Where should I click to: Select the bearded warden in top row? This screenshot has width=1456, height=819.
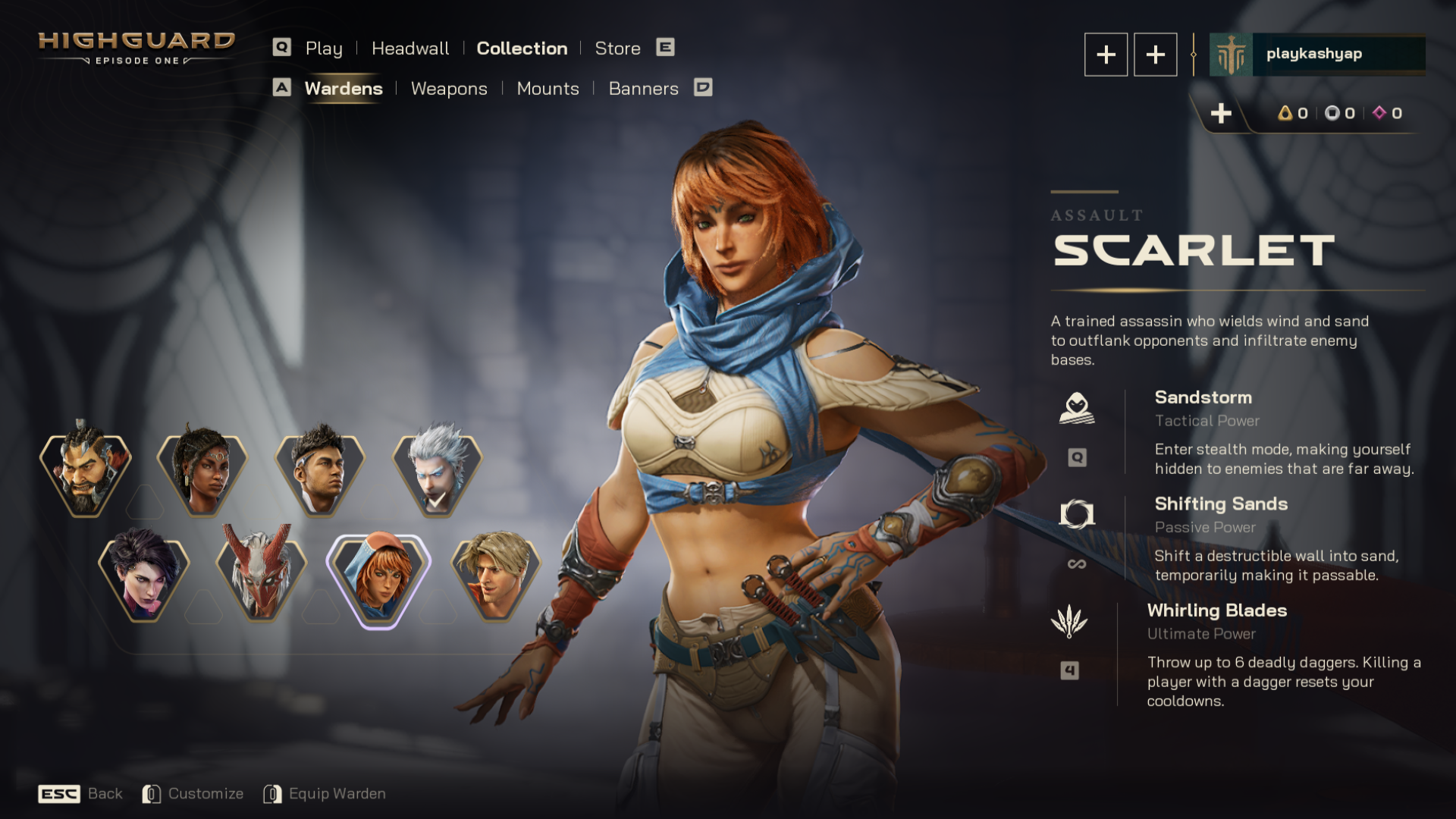(85, 472)
